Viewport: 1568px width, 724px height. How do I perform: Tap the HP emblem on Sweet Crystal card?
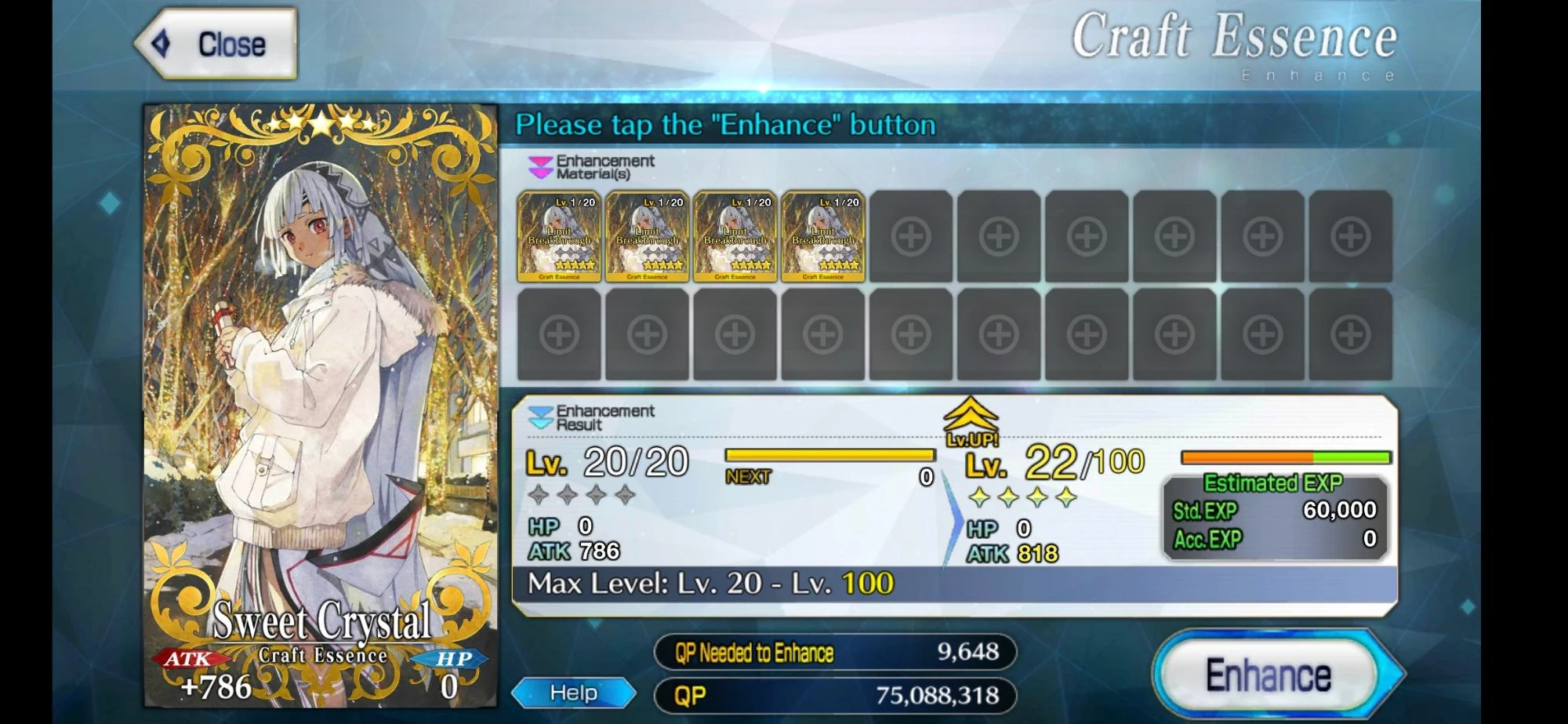455,659
